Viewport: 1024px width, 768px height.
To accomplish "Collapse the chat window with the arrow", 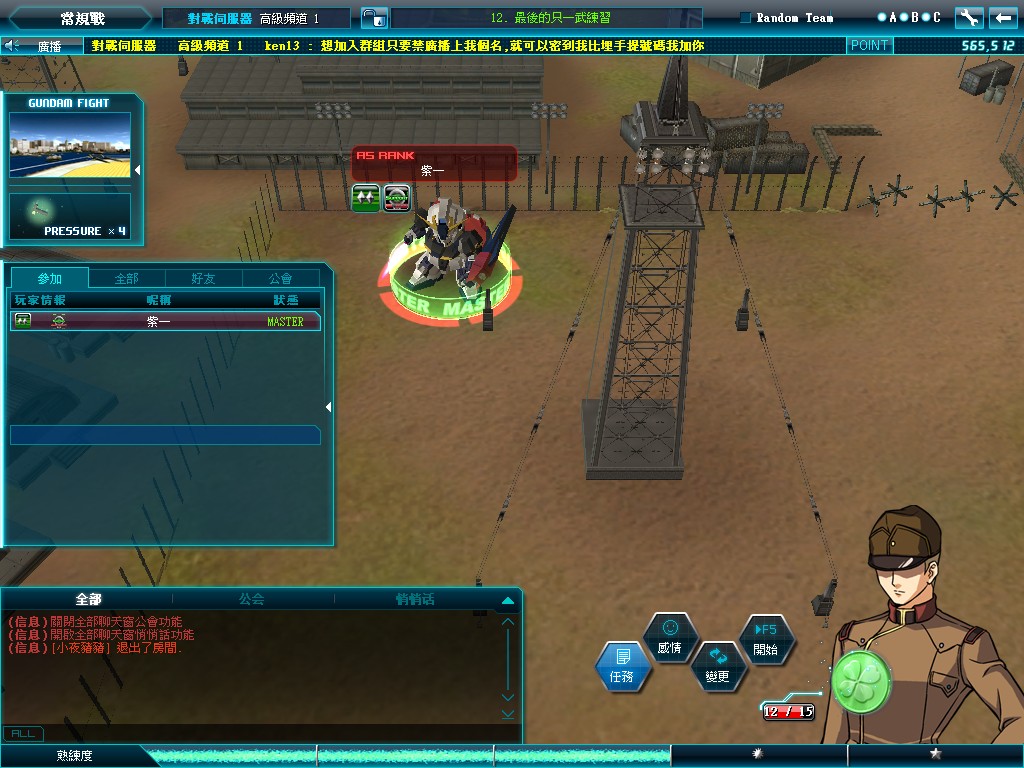I will (x=507, y=600).
